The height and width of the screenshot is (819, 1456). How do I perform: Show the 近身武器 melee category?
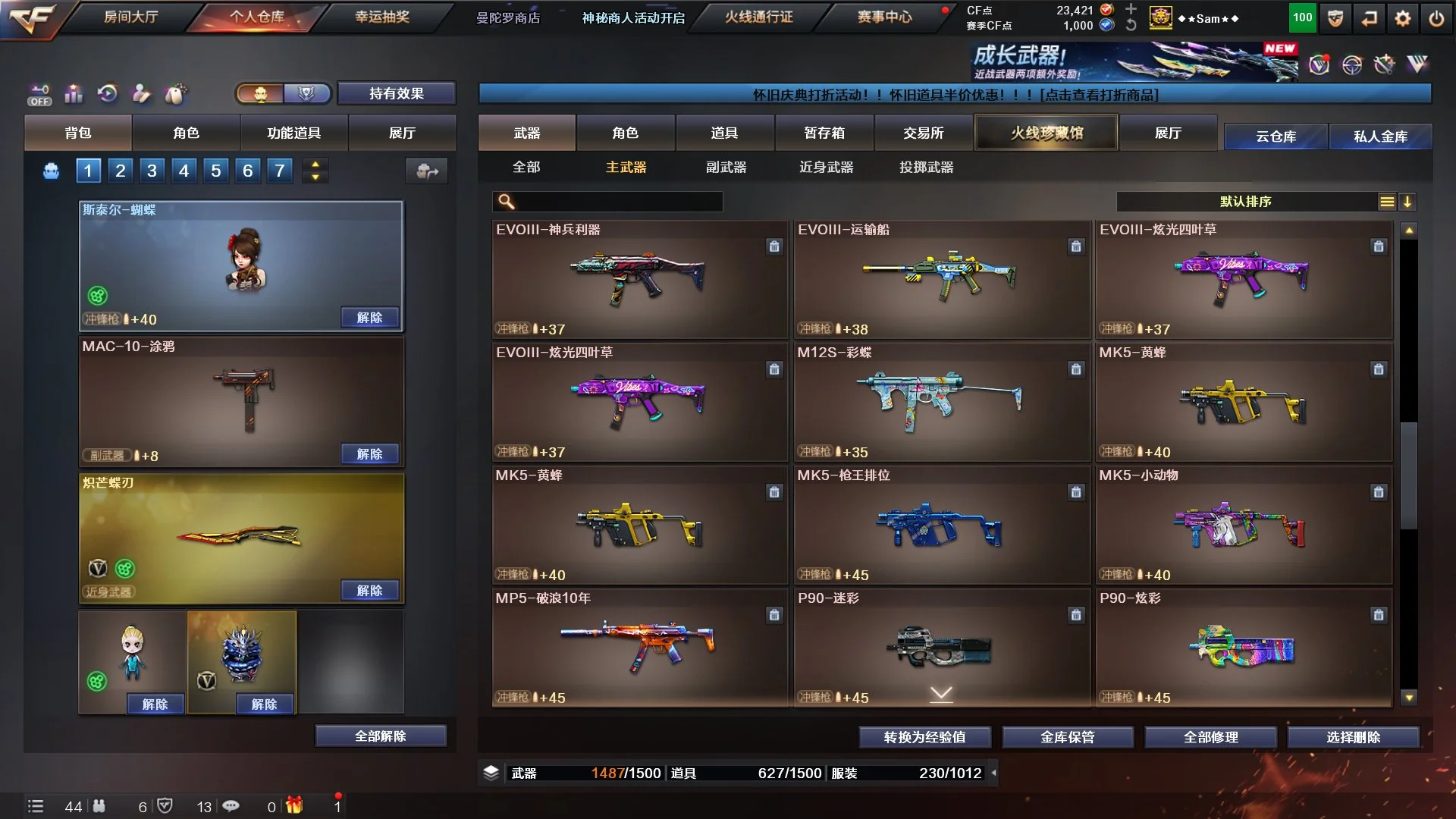coord(826,167)
